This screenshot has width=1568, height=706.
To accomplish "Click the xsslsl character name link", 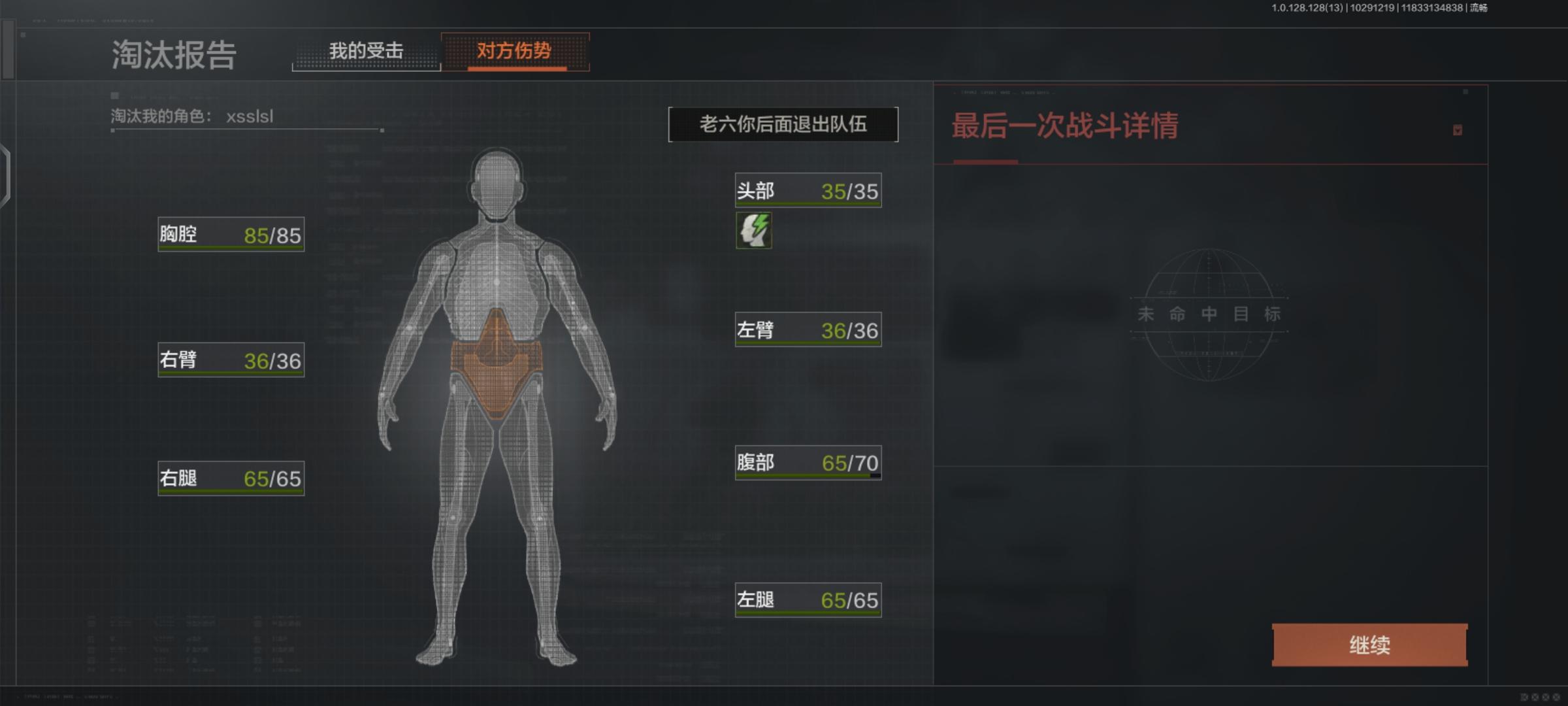I will (x=252, y=117).
